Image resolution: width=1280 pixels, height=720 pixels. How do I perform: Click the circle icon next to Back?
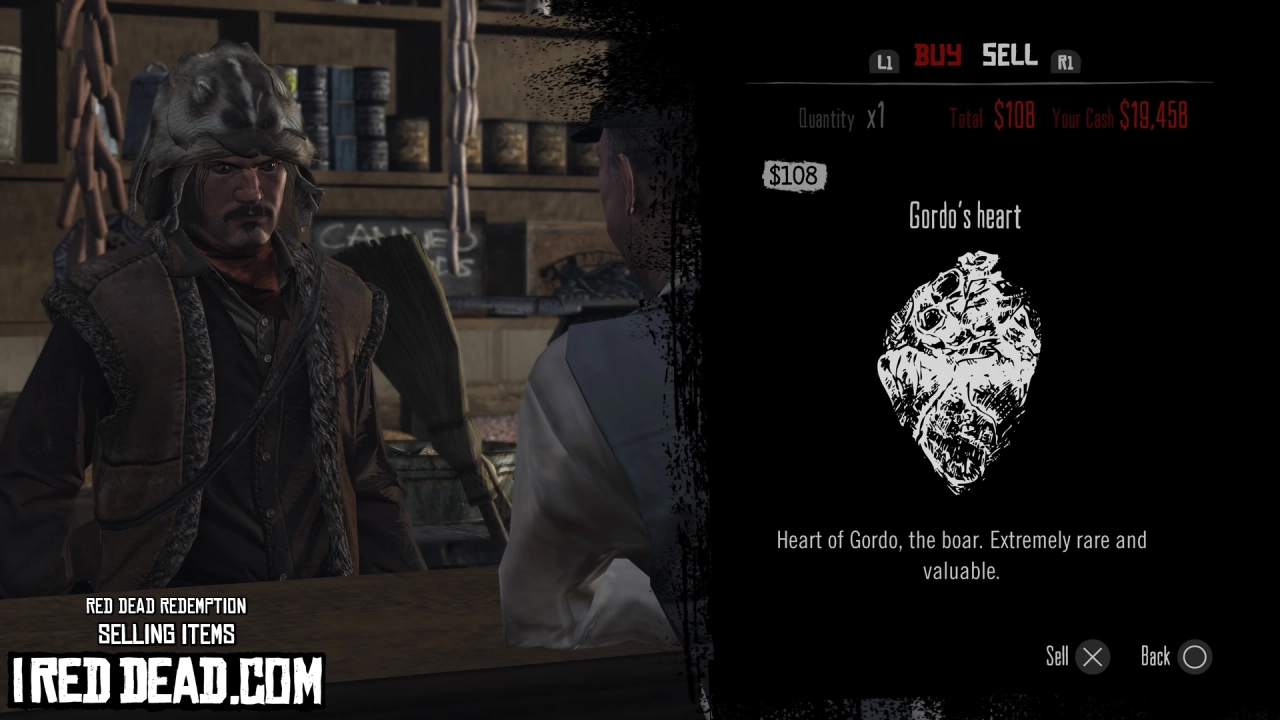click(x=1194, y=657)
